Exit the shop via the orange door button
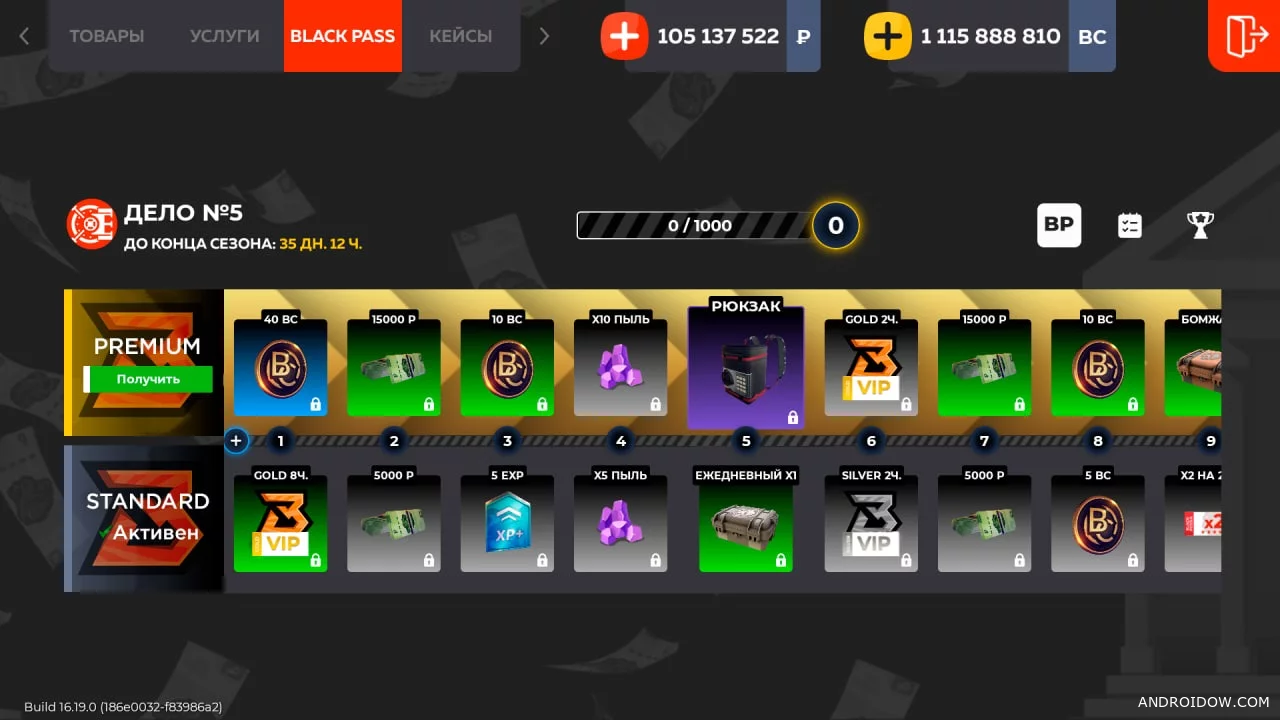 [1245, 36]
